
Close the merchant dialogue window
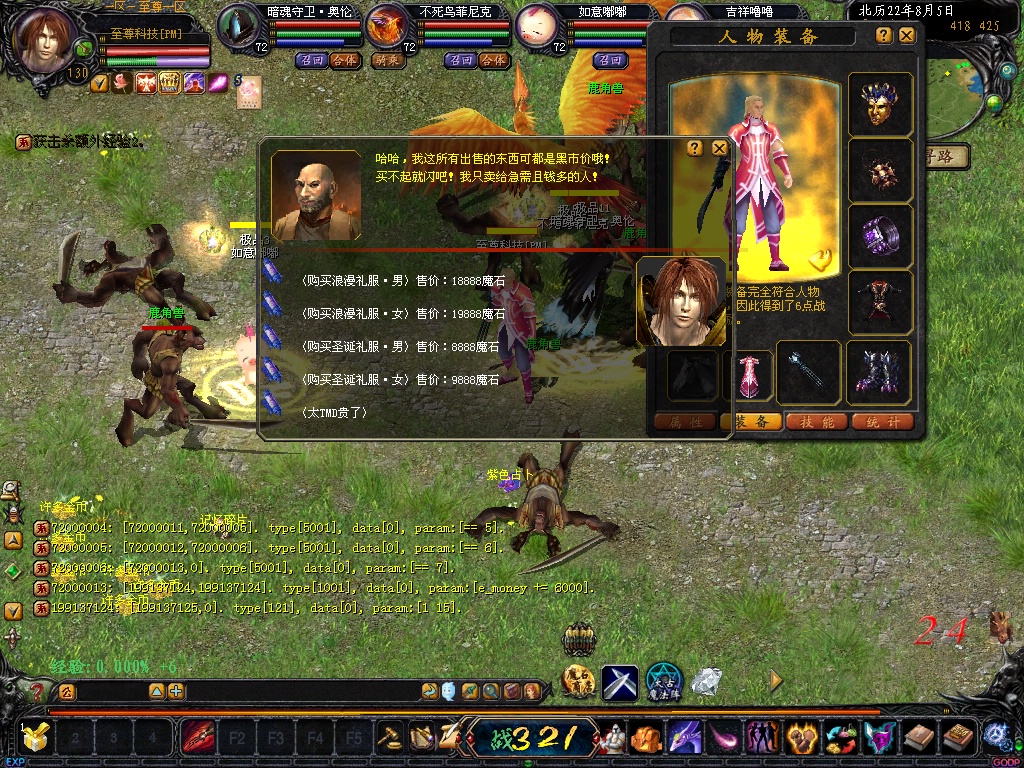719,148
